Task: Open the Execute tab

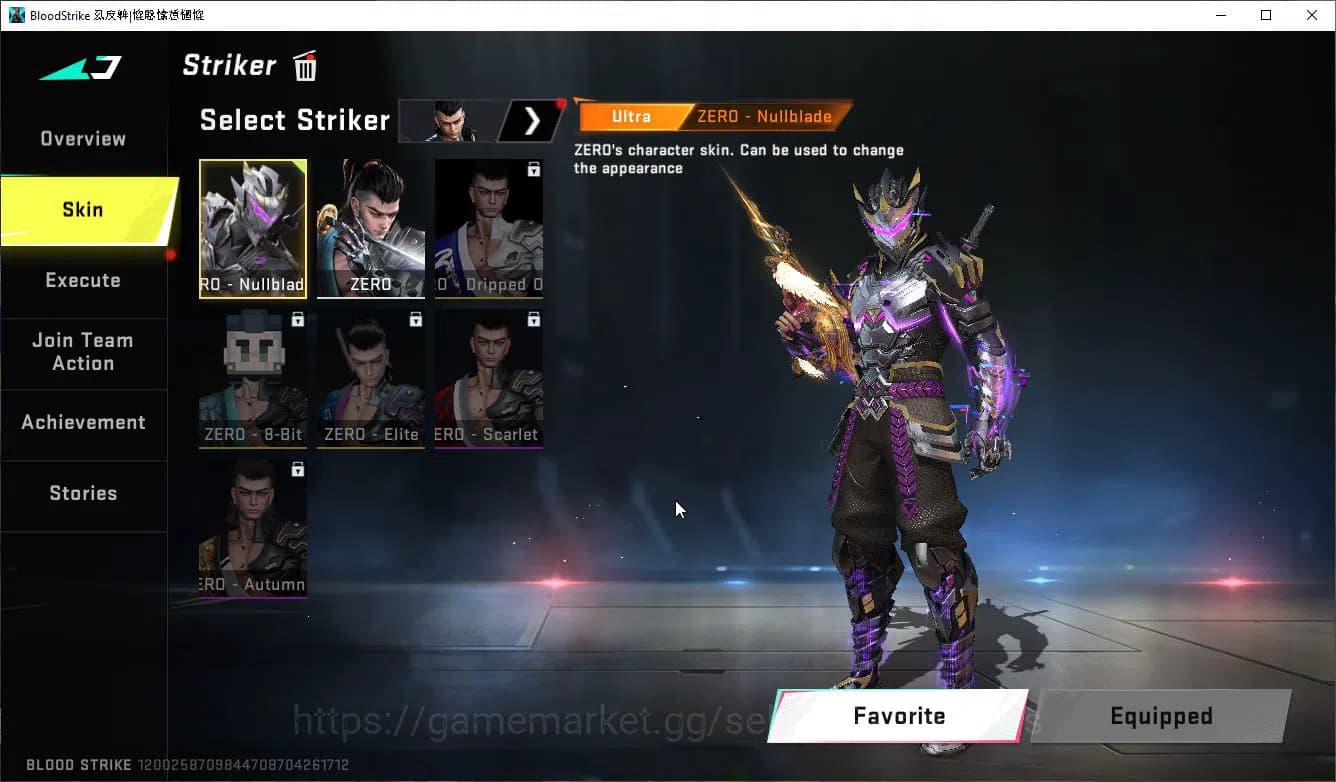Action: click(x=83, y=280)
